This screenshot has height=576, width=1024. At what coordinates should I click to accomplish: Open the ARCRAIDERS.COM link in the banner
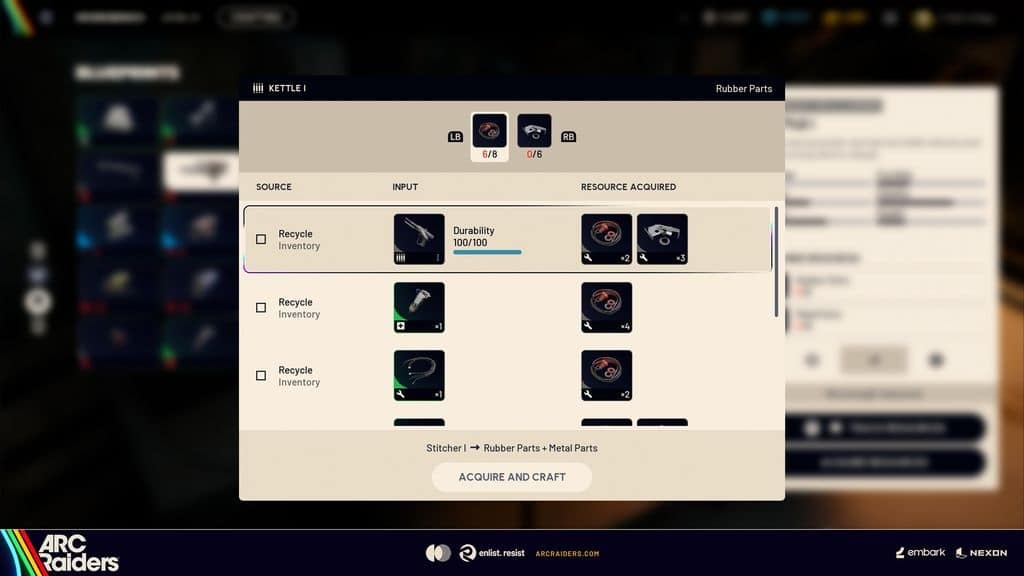pos(567,553)
